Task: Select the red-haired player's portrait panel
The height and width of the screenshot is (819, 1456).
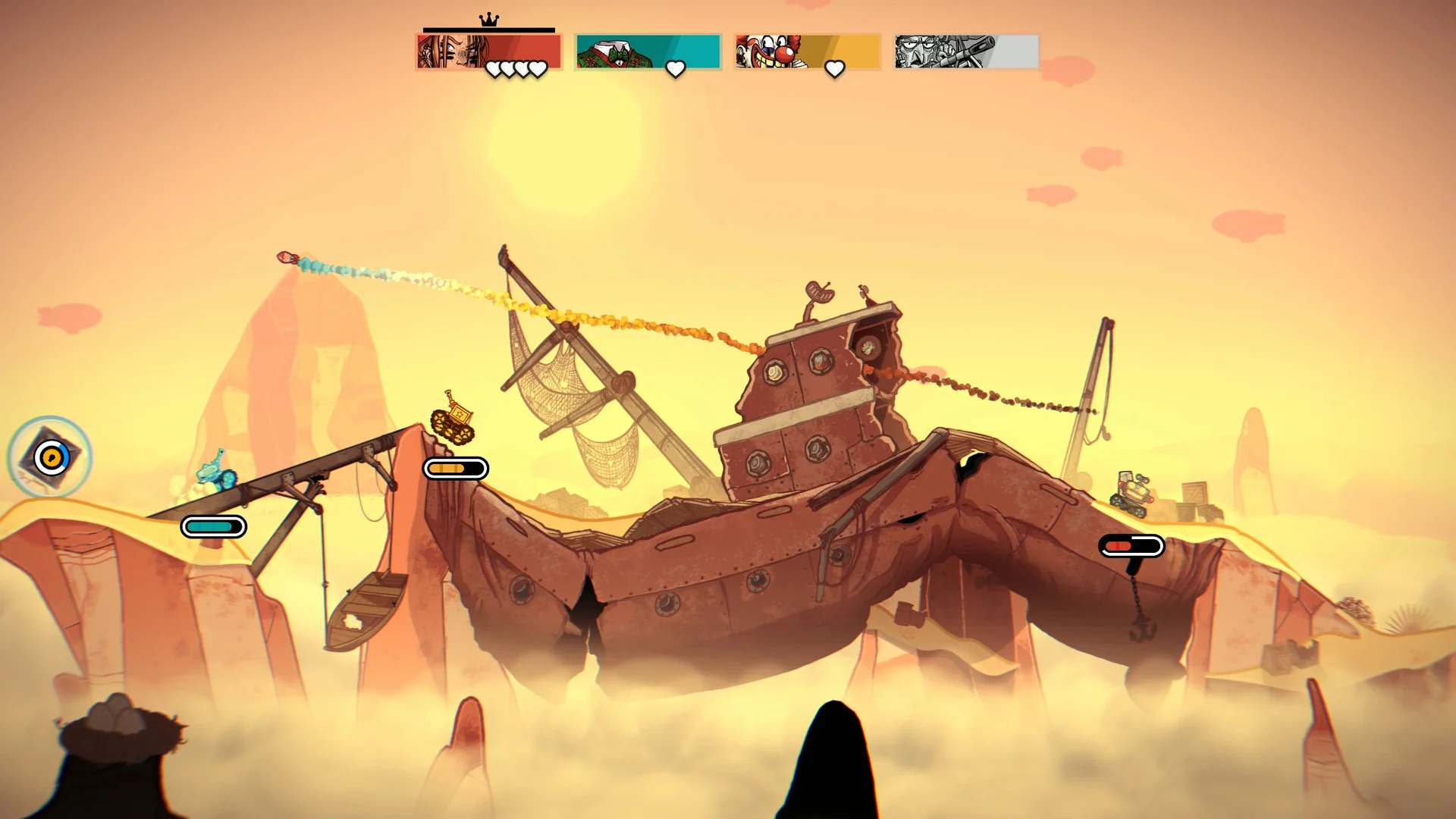Action: click(x=488, y=52)
